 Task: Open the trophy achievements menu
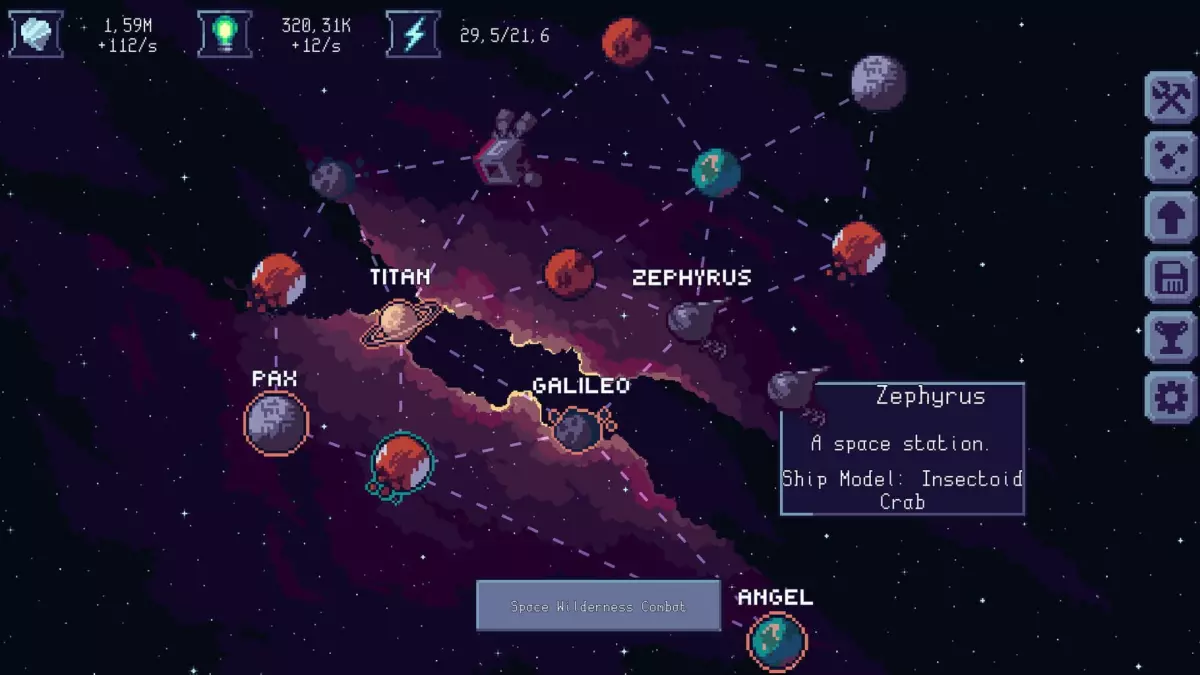(x=1171, y=338)
